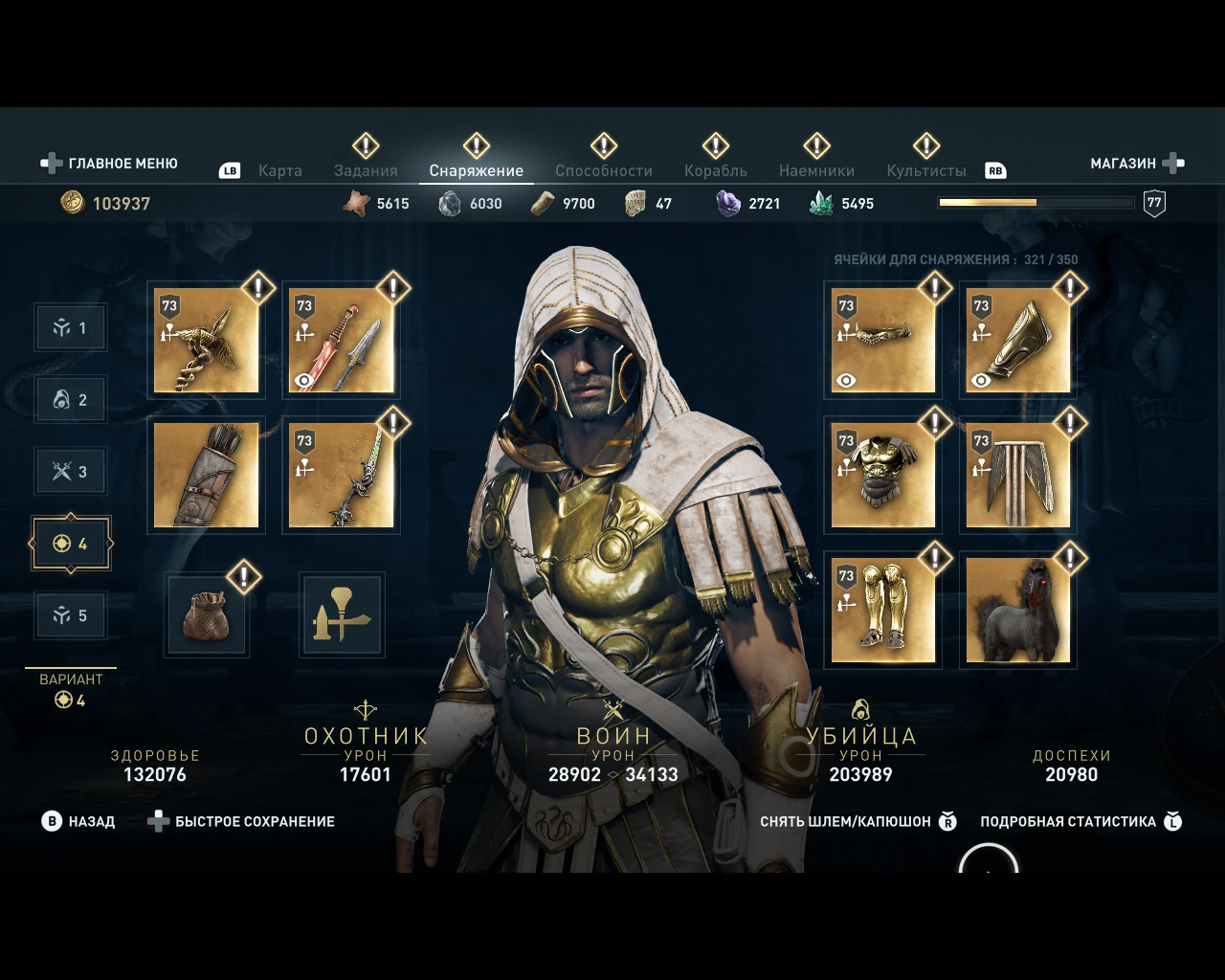Select the horse skin slot
This screenshot has height=980, width=1225.
(x=1017, y=610)
